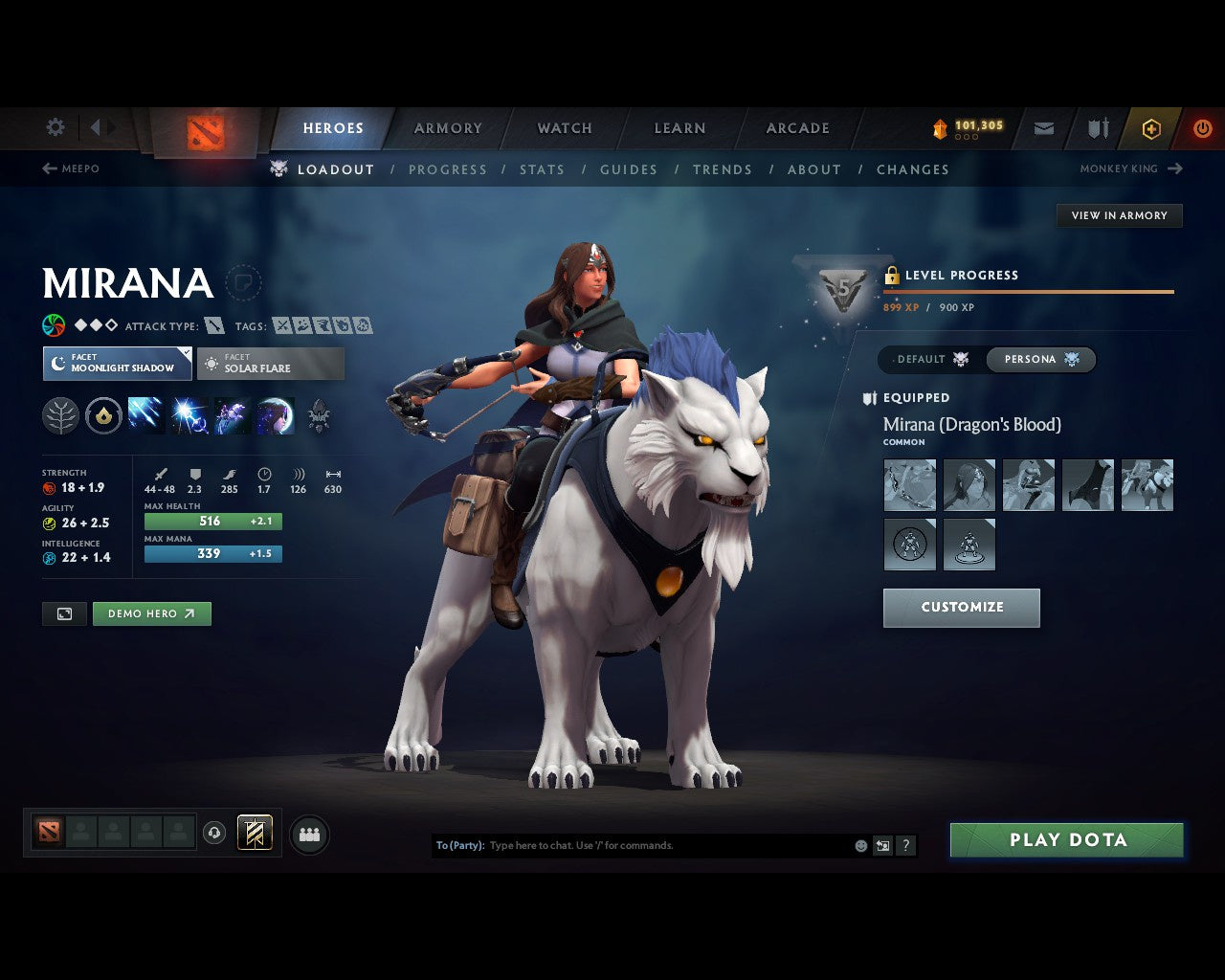Screen dimensions: 1225x980
Task: Open the settings gear menu
Action: point(56,127)
